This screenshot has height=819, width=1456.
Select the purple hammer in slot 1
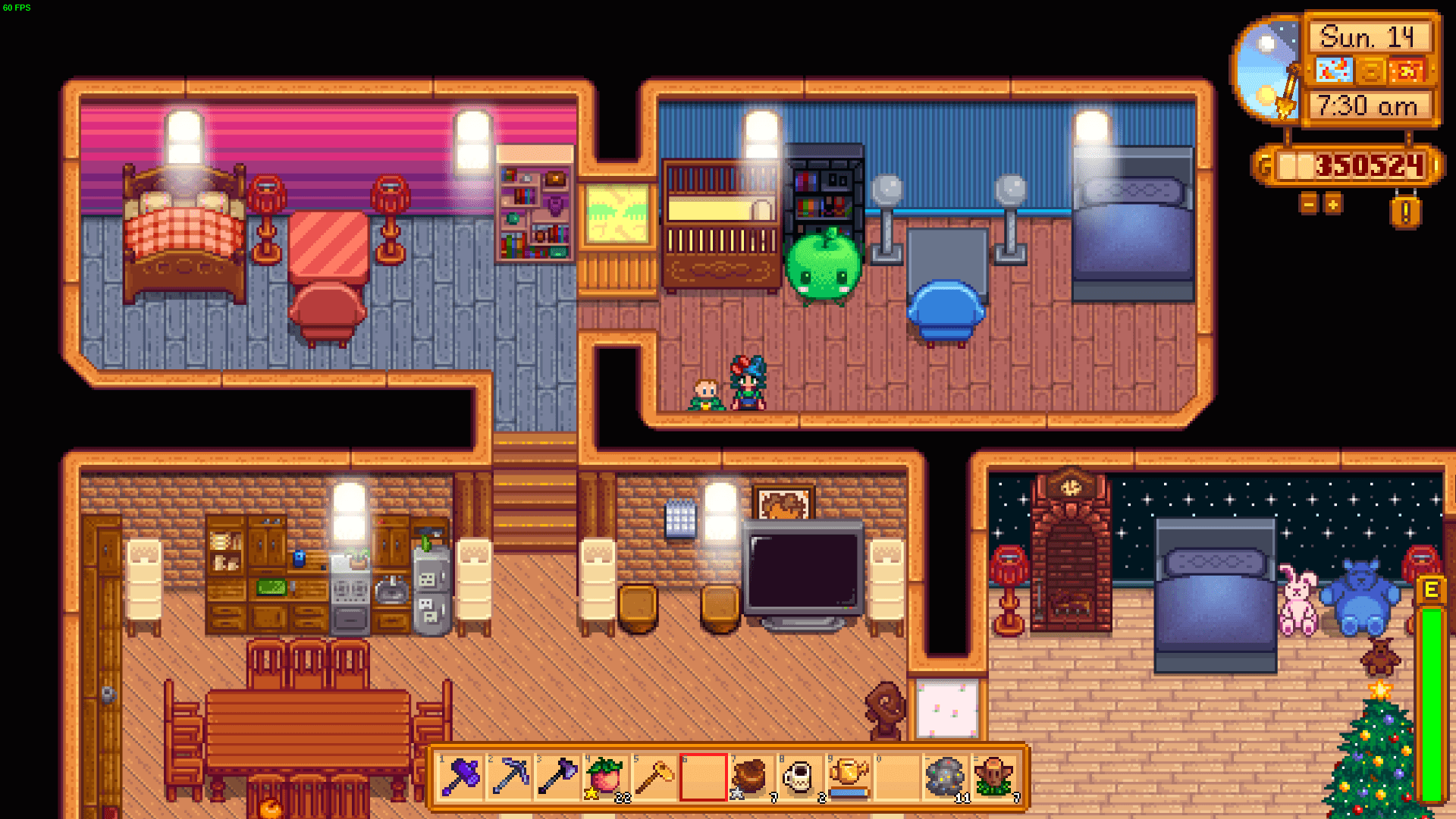click(460, 777)
